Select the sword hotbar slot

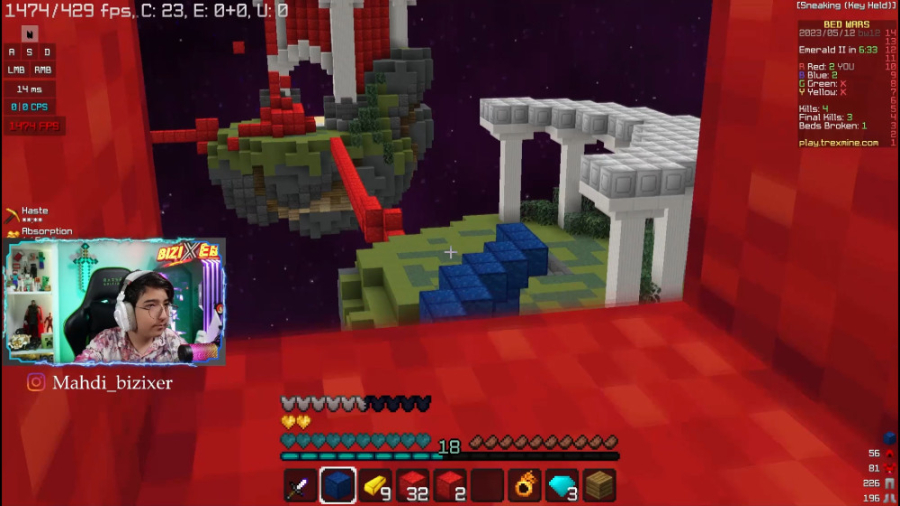tap(300, 486)
